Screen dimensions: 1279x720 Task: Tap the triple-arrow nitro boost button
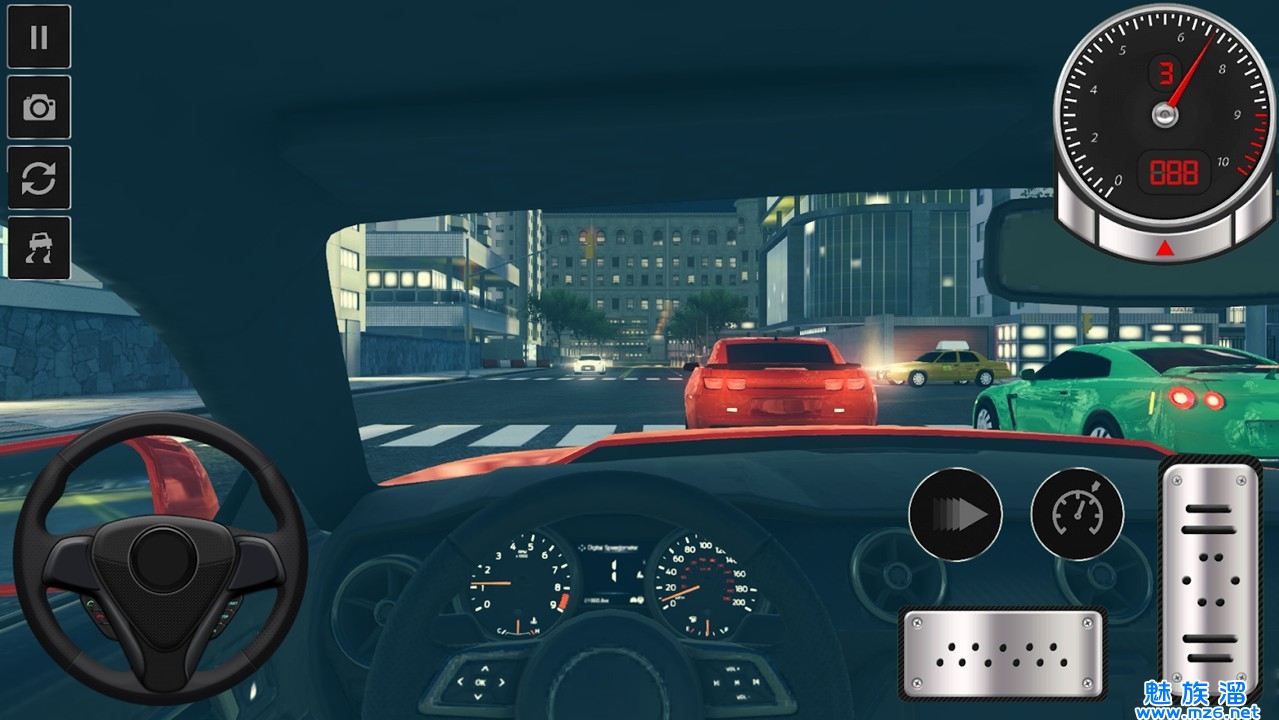[x=955, y=514]
